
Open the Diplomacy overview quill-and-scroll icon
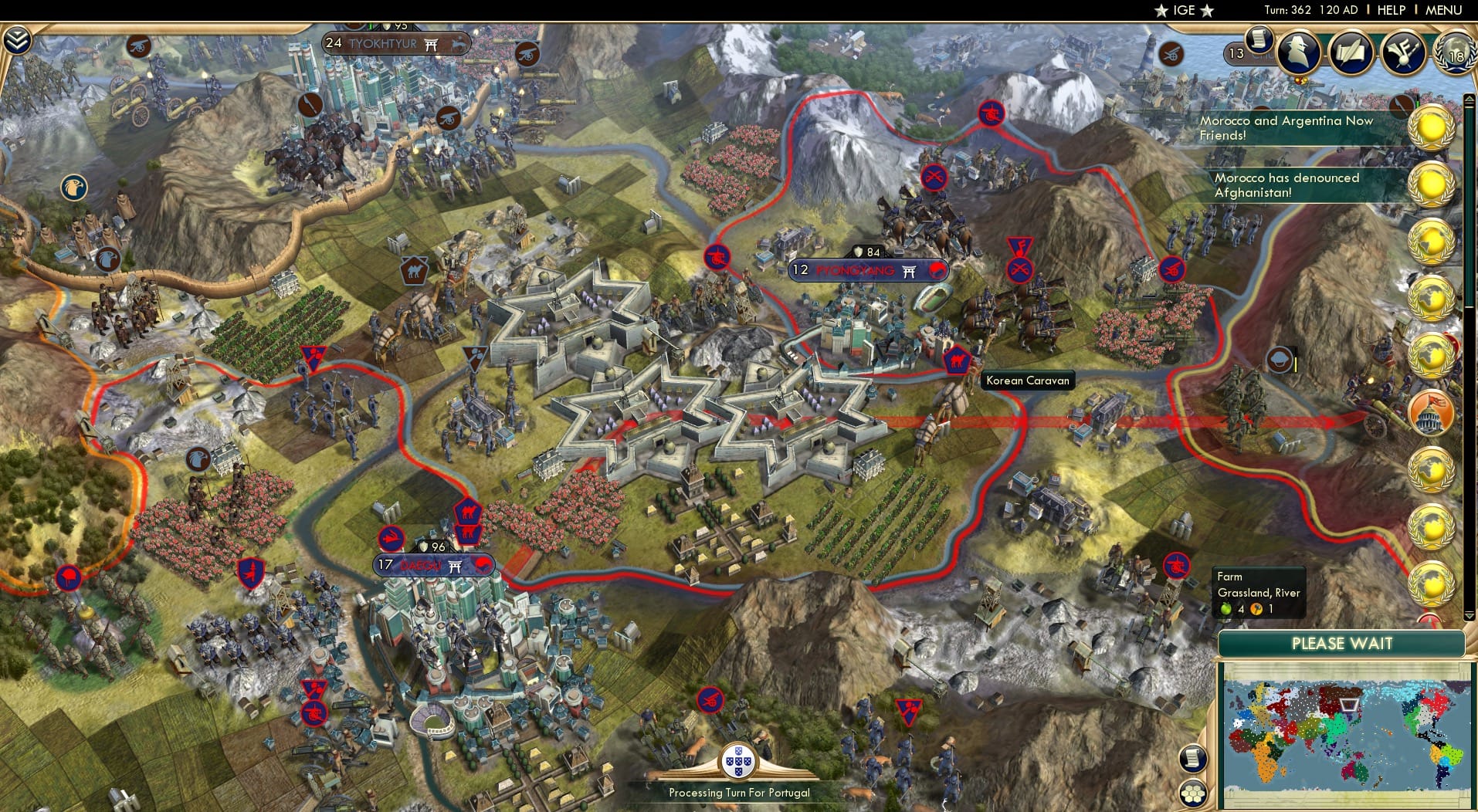click(x=1352, y=52)
